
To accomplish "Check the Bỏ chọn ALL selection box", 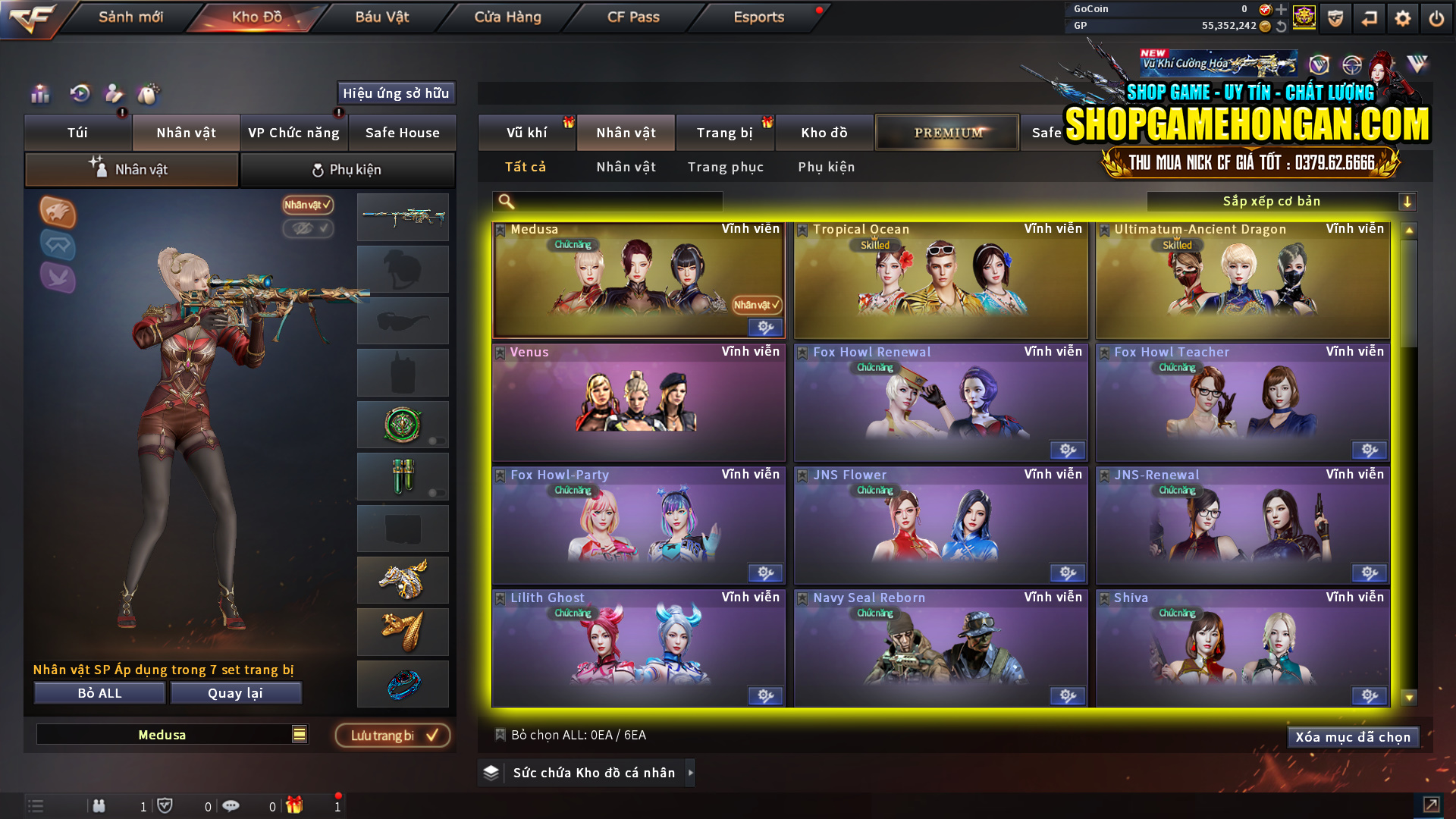I will [x=500, y=735].
